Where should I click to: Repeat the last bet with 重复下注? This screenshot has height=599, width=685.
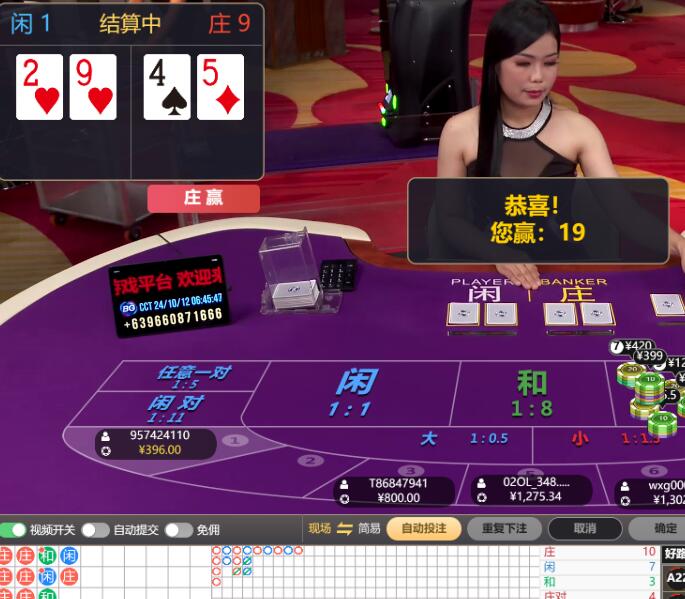pos(504,528)
